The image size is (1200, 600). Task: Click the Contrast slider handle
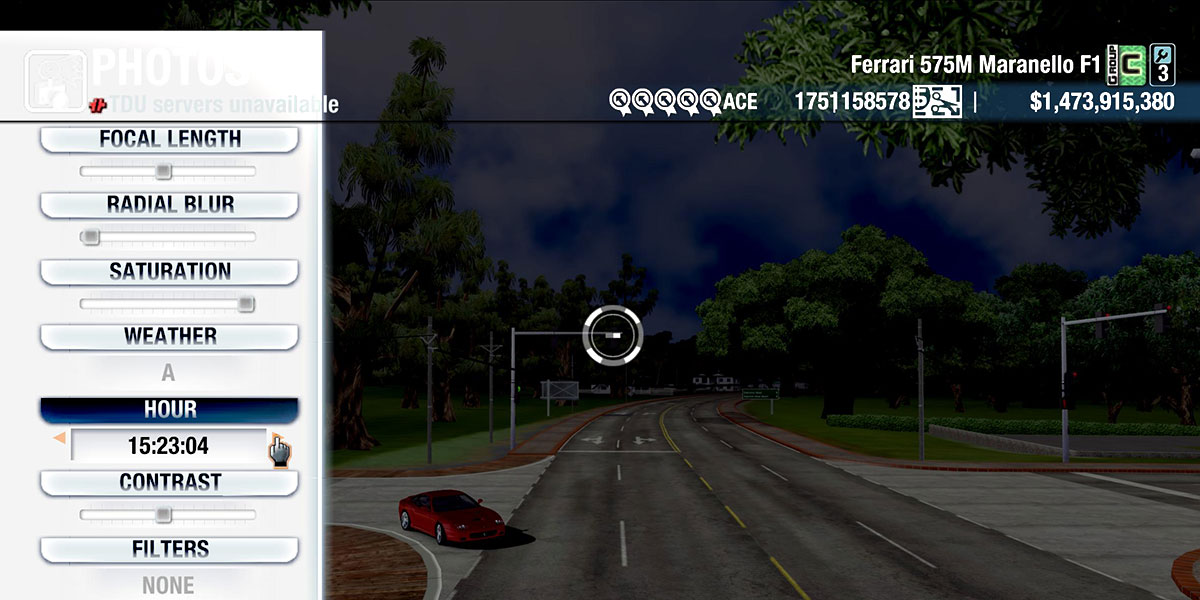(x=163, y=515)
